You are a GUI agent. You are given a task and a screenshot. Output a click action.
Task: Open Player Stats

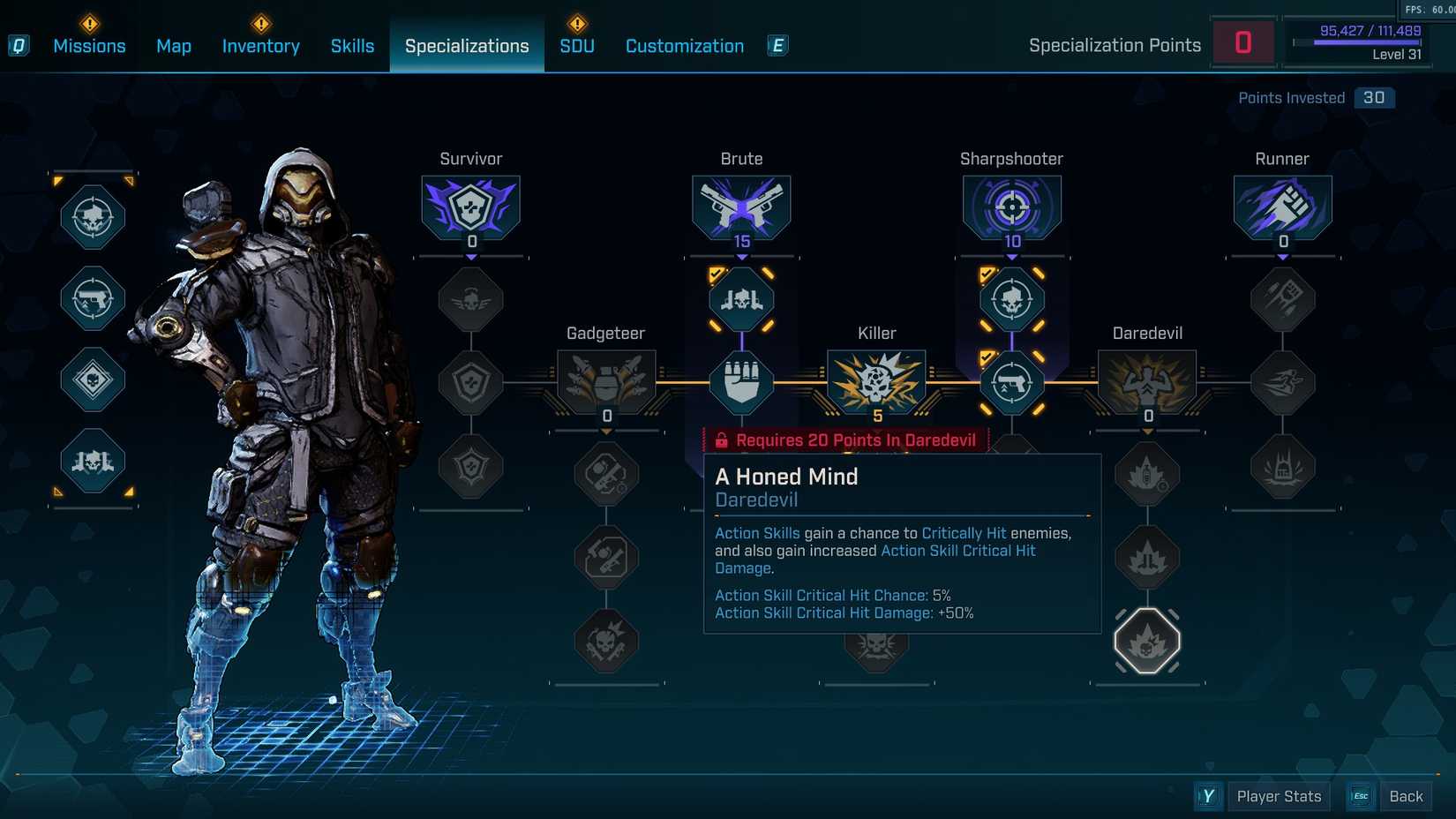point(1278,795)
